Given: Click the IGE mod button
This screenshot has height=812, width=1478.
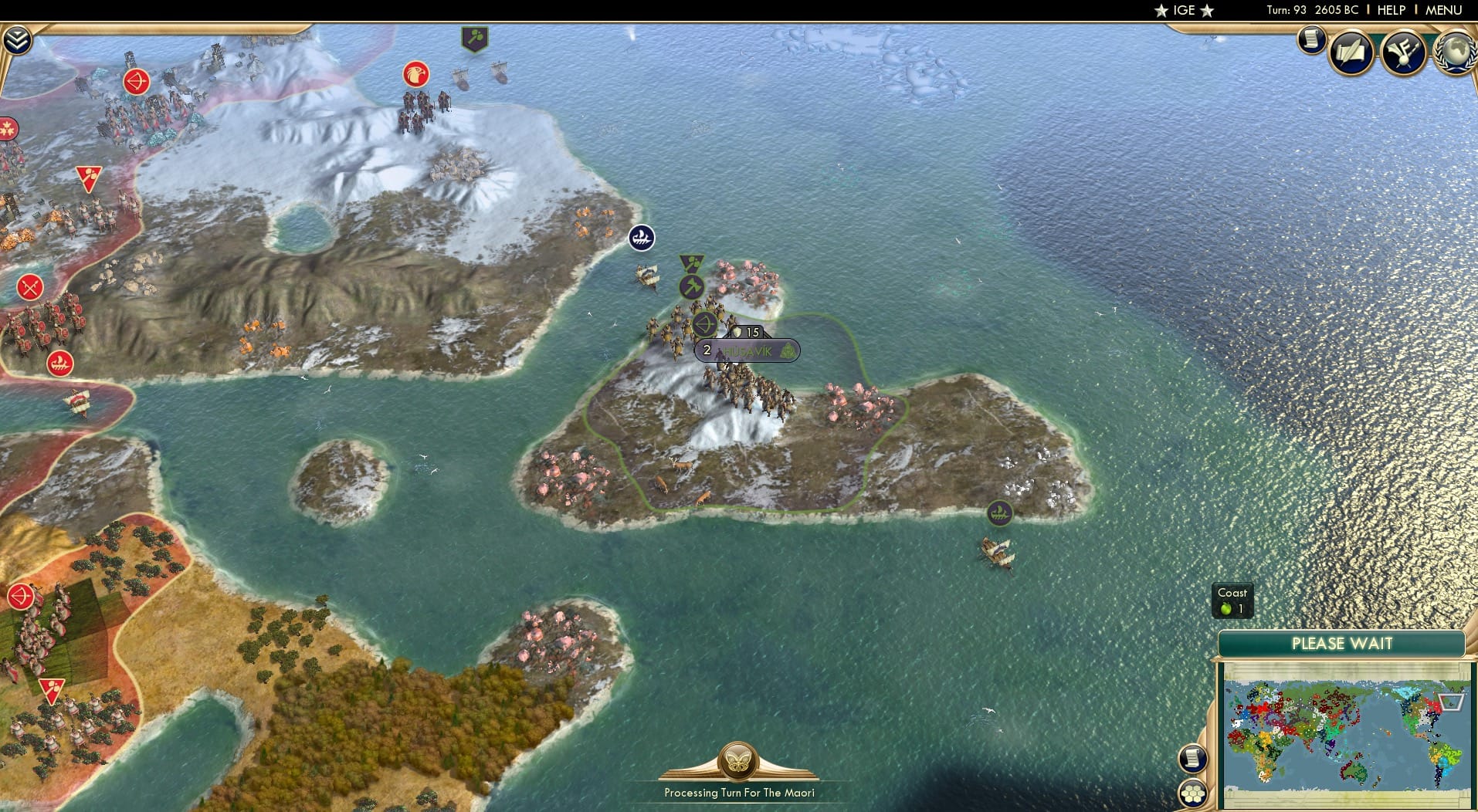Looking at the screenshot, I should pos(1184,10).
